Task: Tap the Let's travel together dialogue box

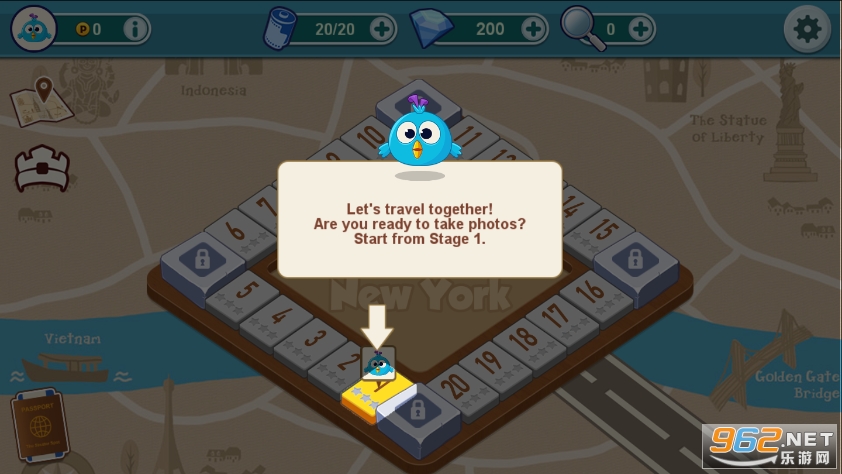Action: tap(419, 219)
